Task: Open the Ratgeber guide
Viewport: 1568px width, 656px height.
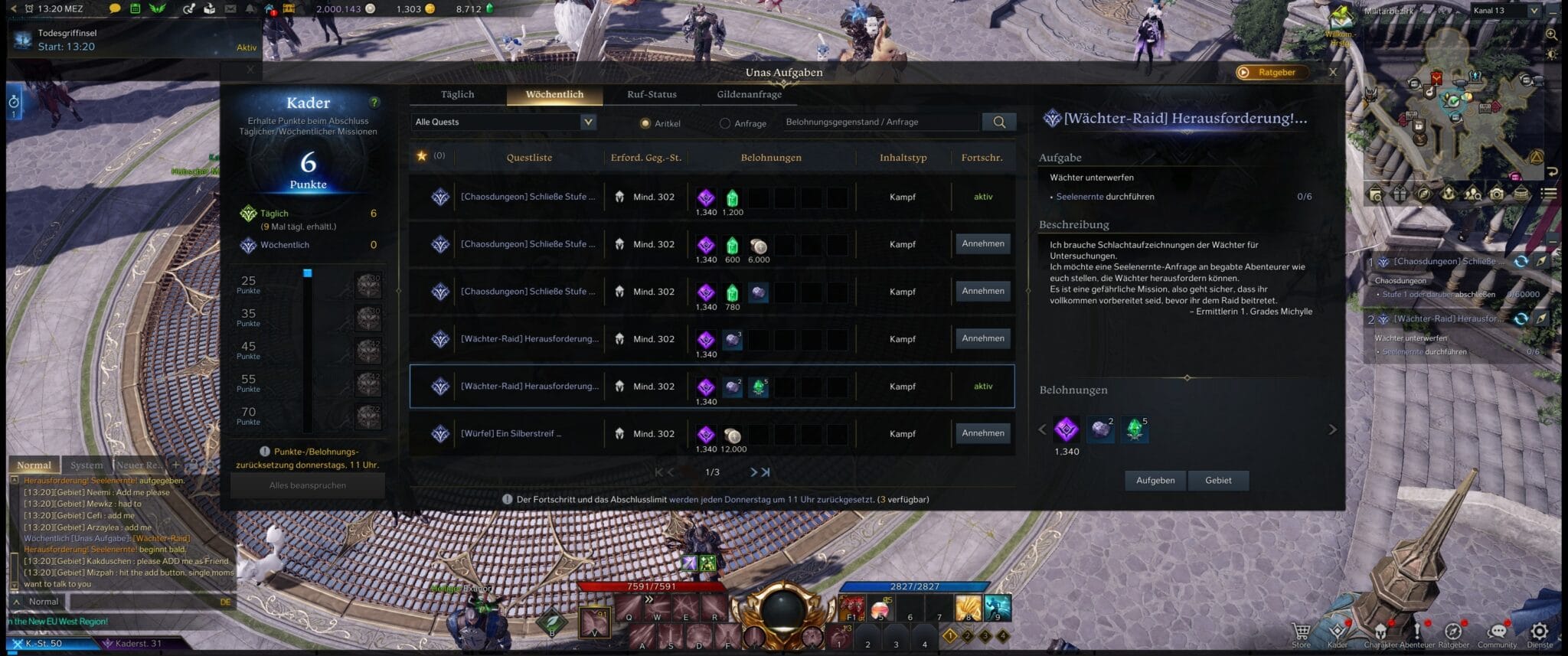Action: [x=1271, y=73]
